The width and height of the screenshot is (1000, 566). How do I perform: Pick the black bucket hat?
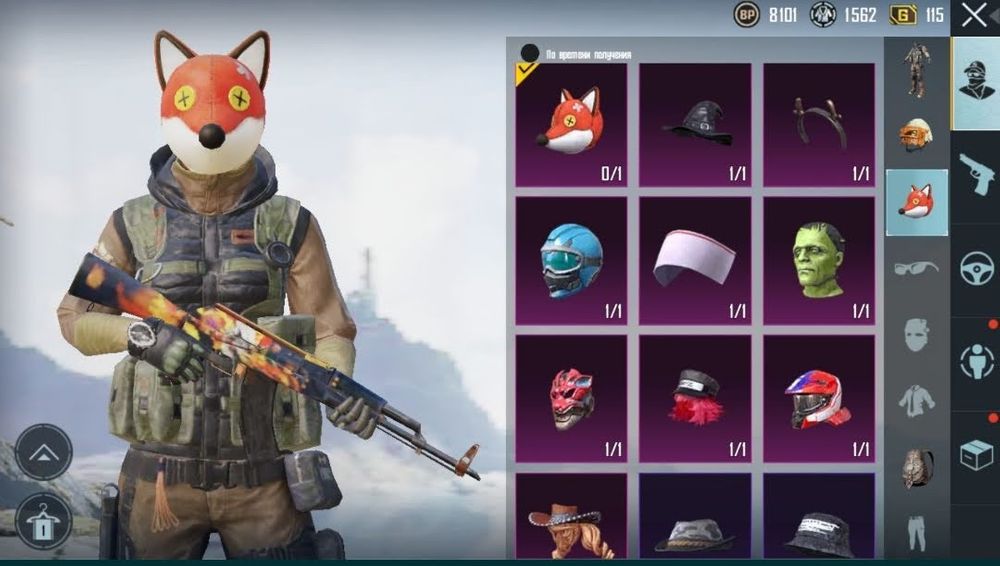click(819, 525)
